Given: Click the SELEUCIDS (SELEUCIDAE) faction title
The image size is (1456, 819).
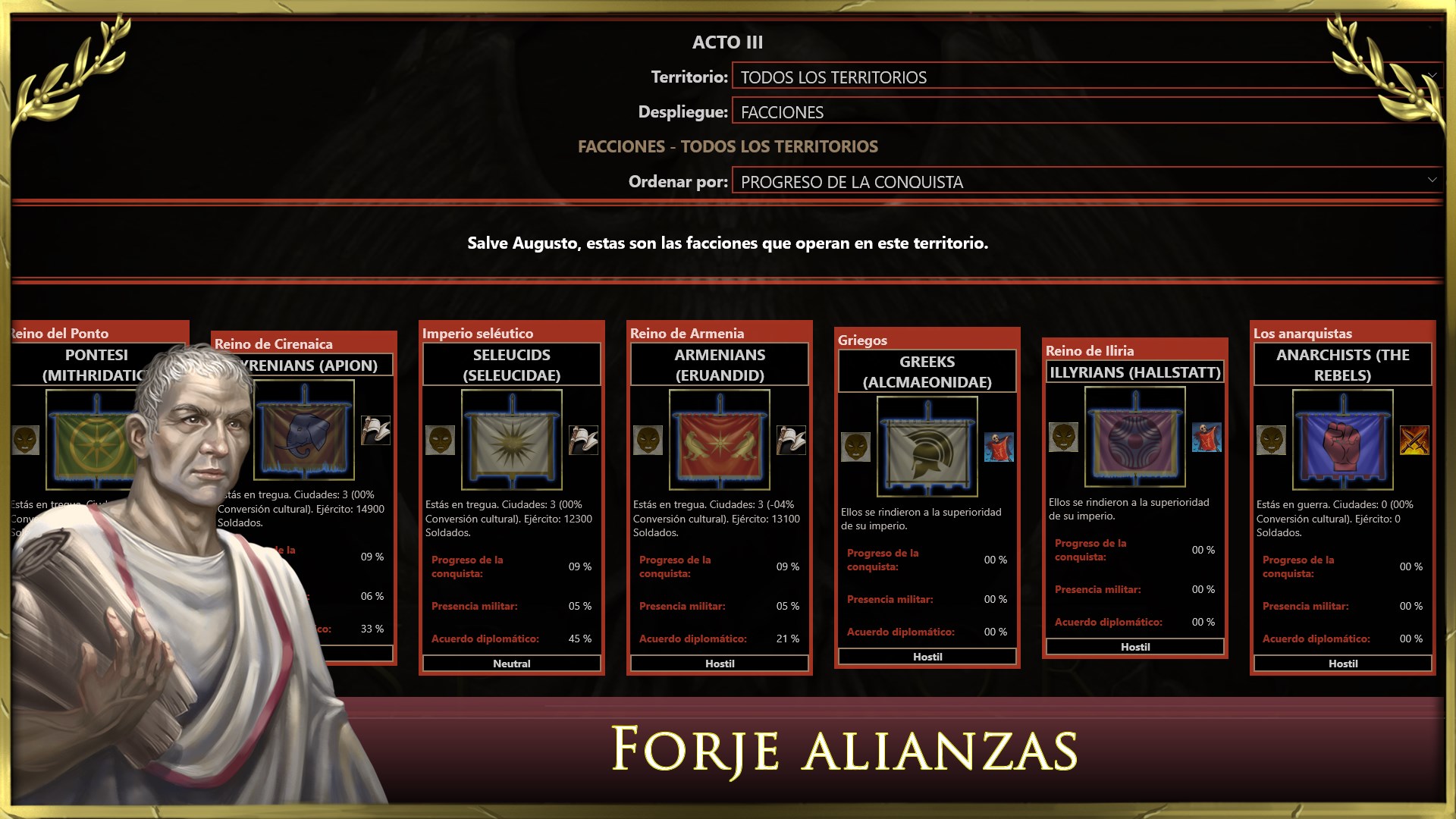Looking at the screenshot, I should [511, 364].
